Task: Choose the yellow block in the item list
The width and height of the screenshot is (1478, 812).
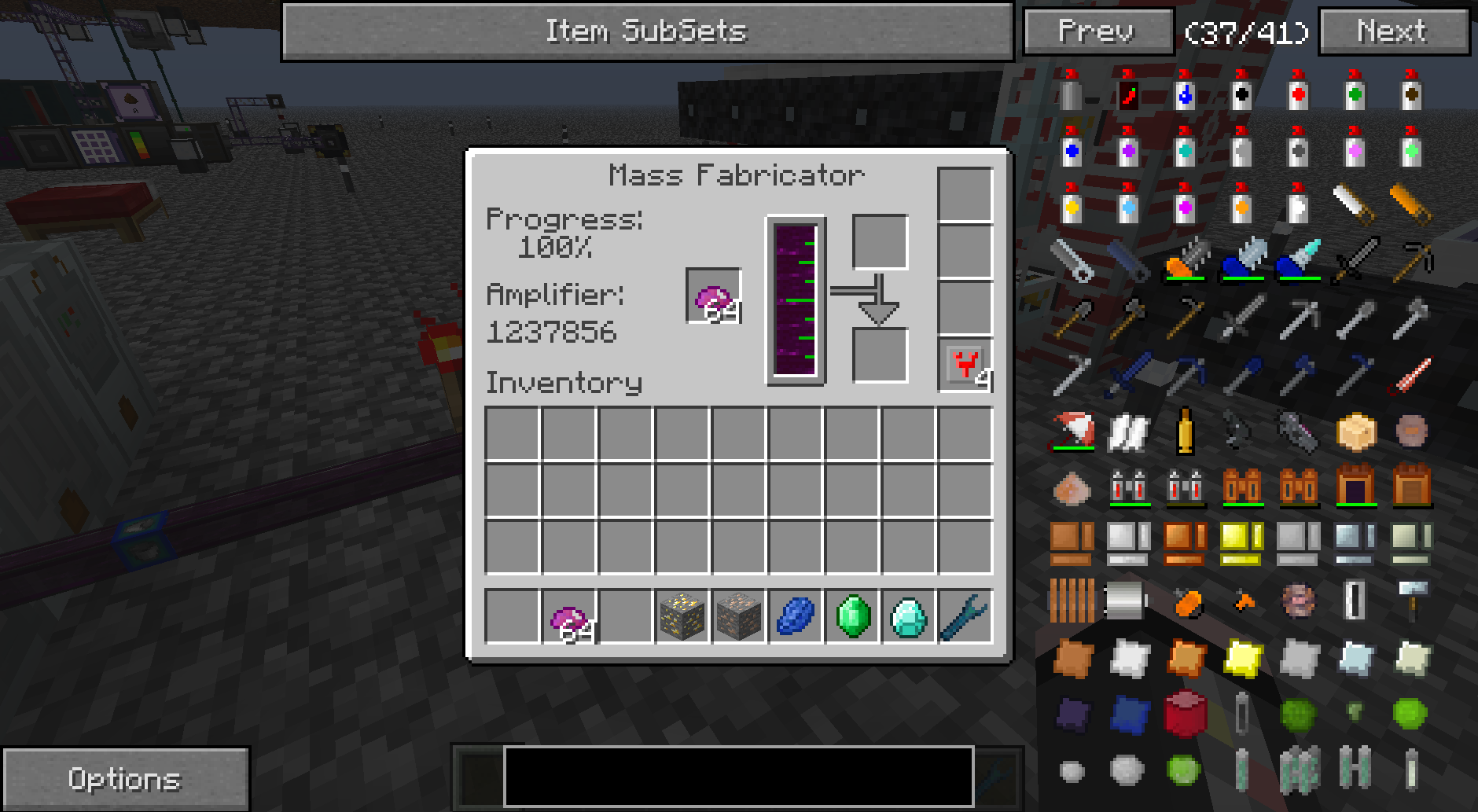Action: 1241,542
